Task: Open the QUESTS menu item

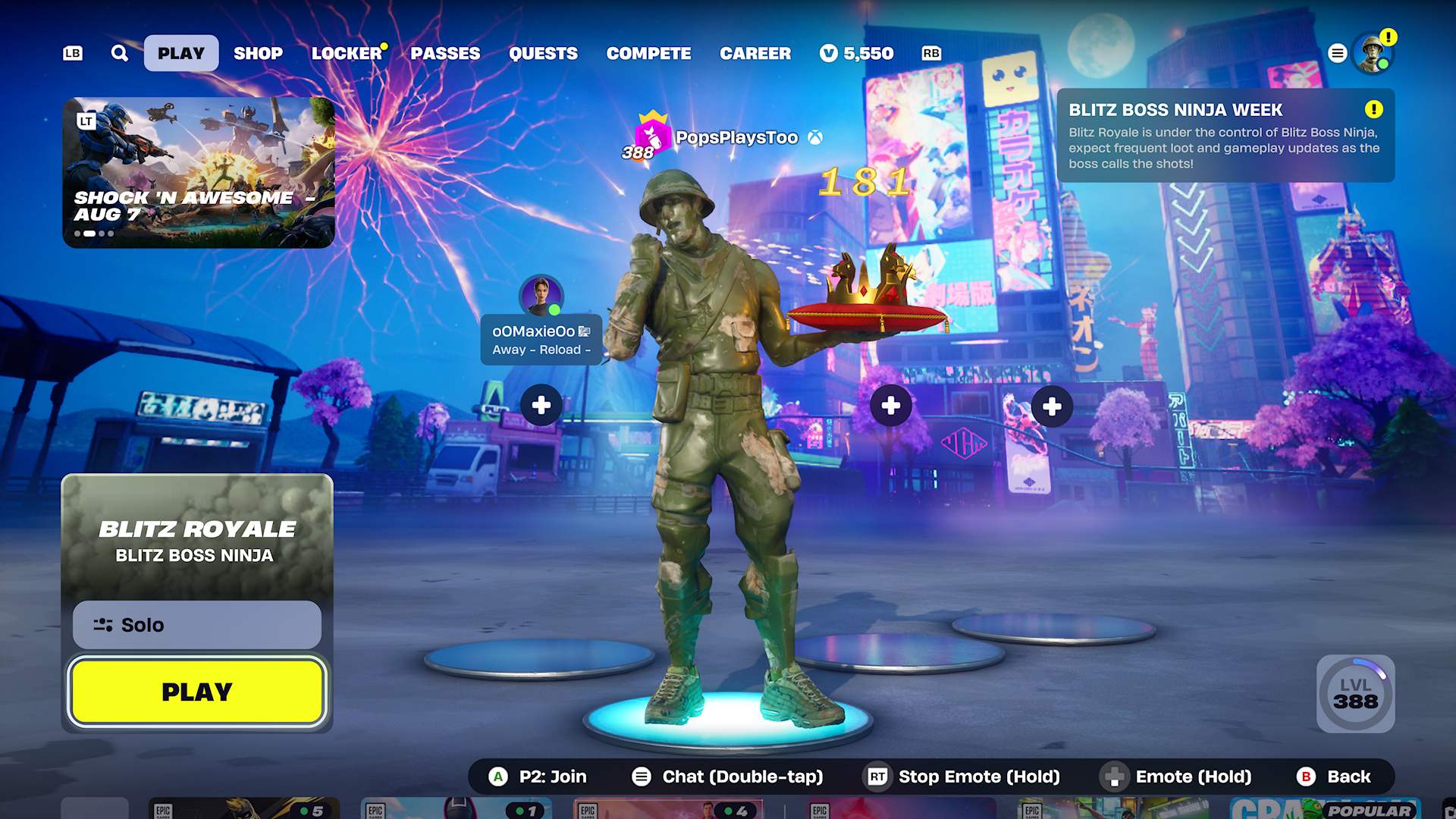Action: (x=543, y=53)
